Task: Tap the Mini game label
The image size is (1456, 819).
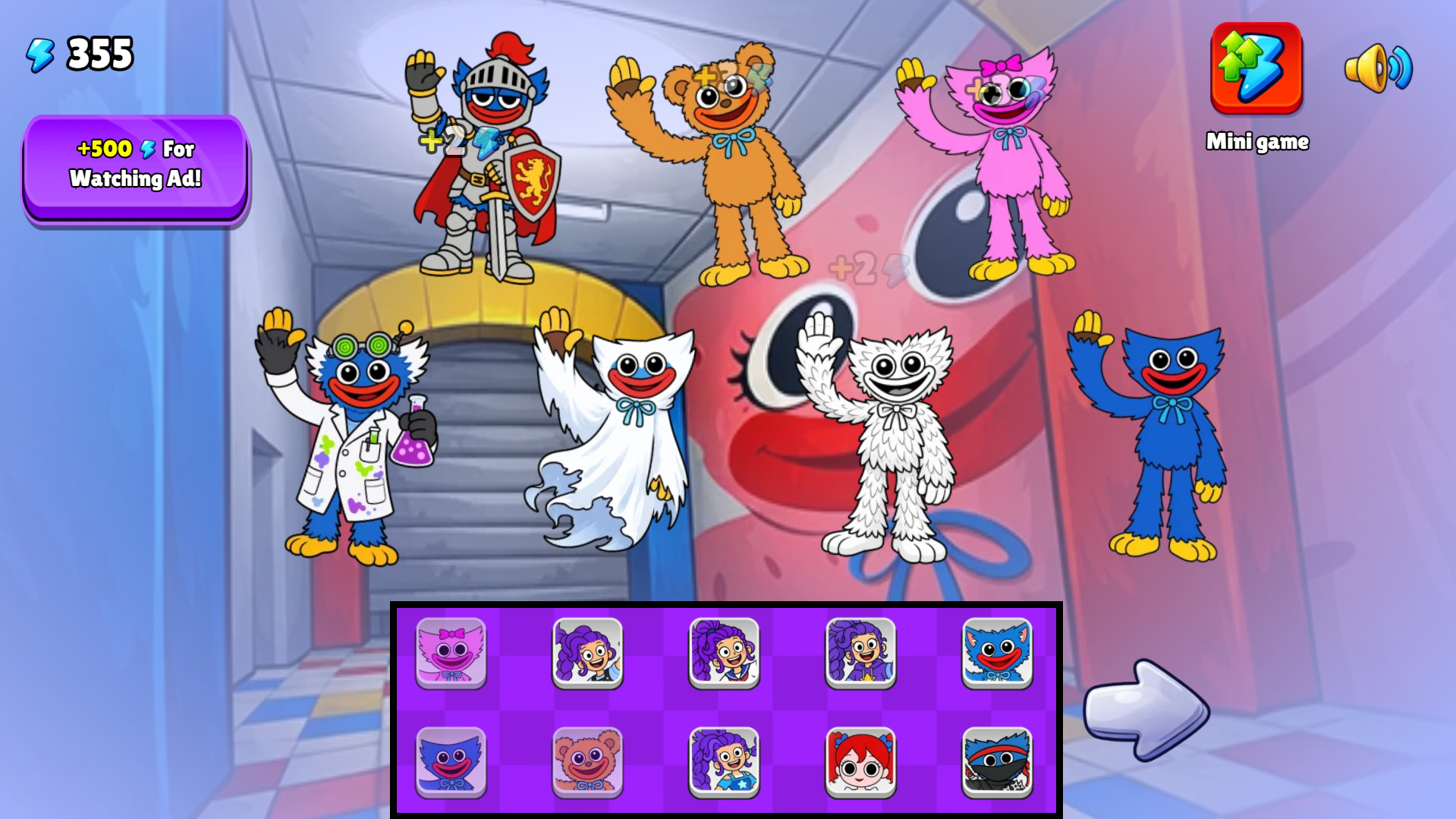Action: [x=1258, y=141]
